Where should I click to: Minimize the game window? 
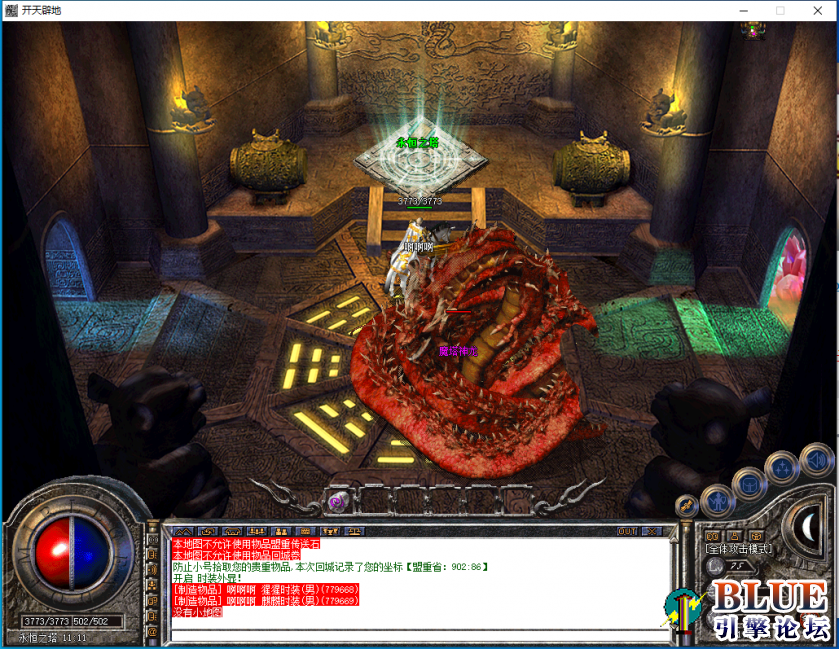click(x=744, y=10)
